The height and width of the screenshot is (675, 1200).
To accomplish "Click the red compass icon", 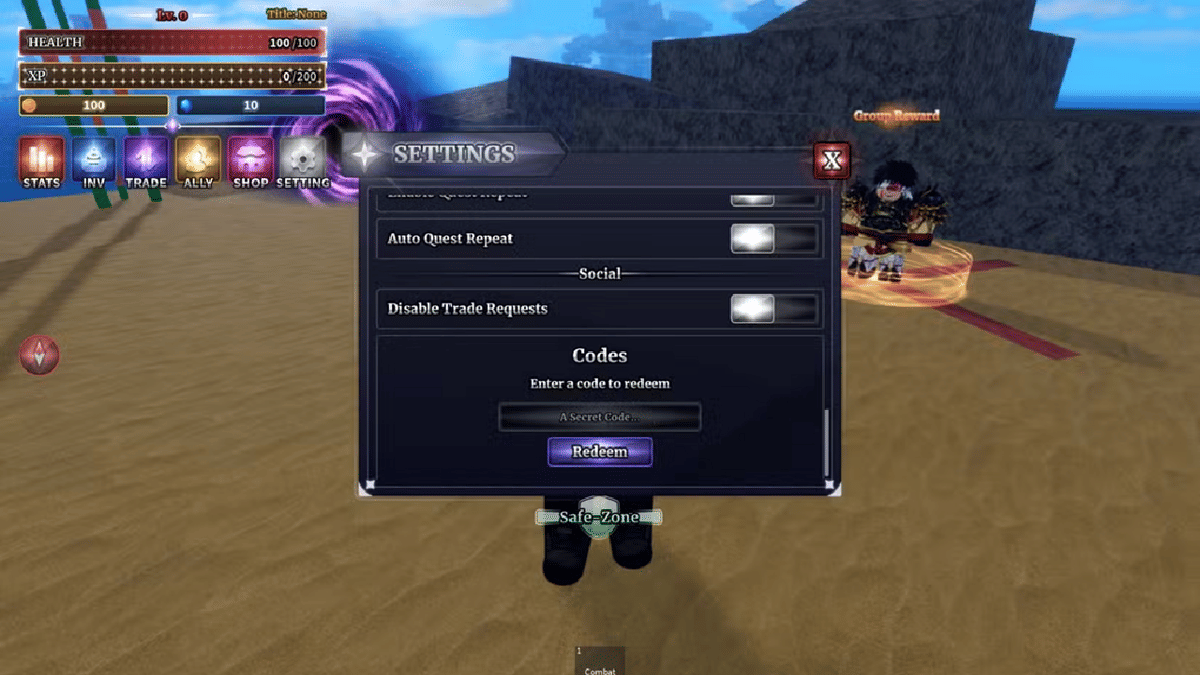I will 40,355.
